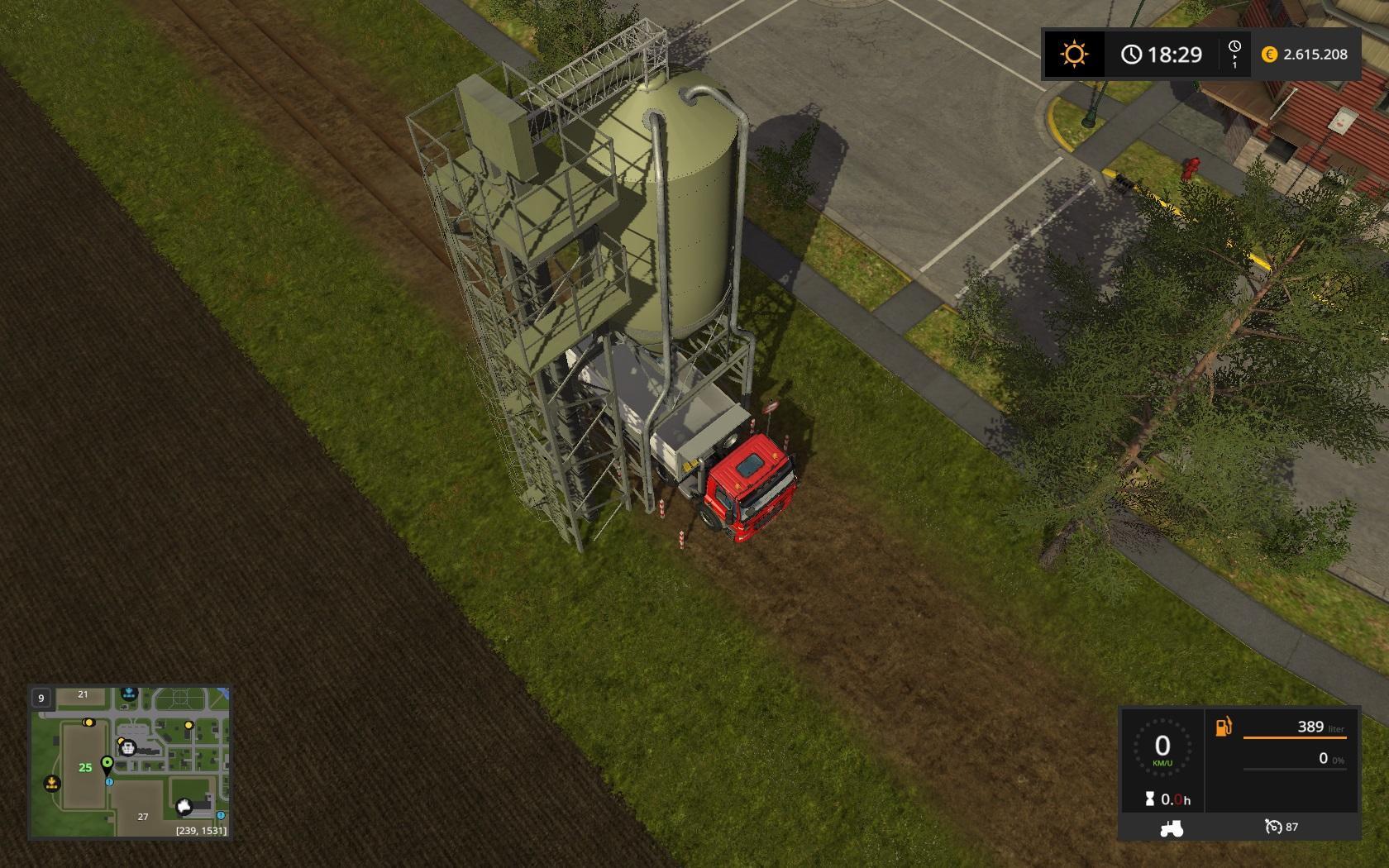Select the cow marker on the minimap

184,805
